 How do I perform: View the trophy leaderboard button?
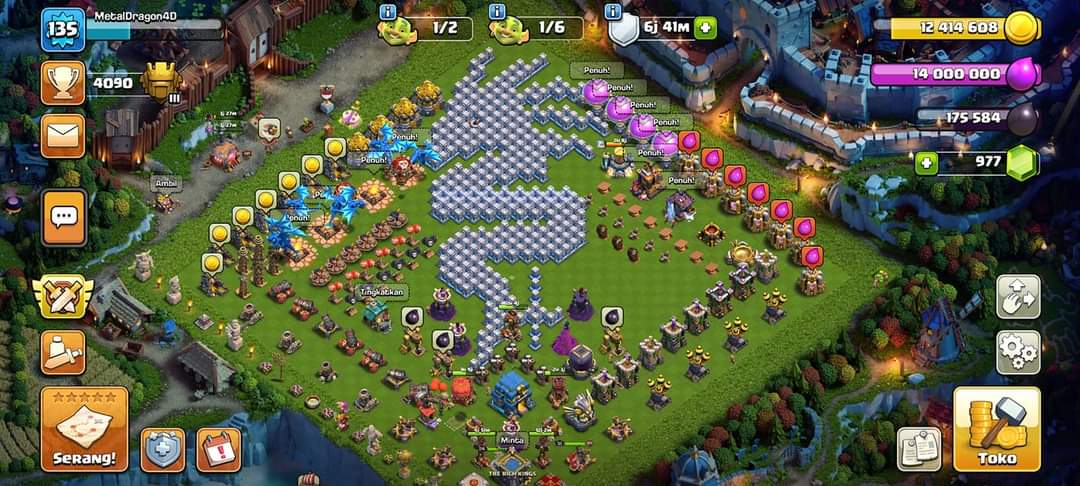tap(62, 83)
